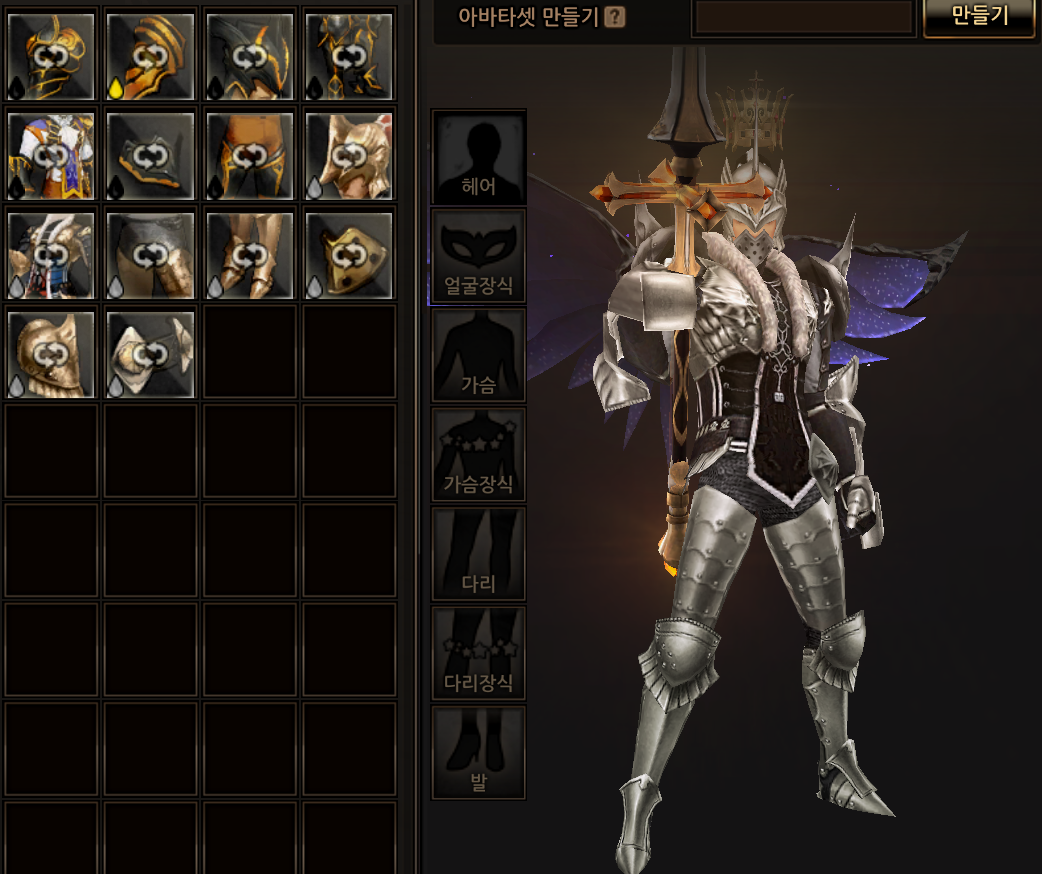Click the 만들기 create button

point(978,17)
